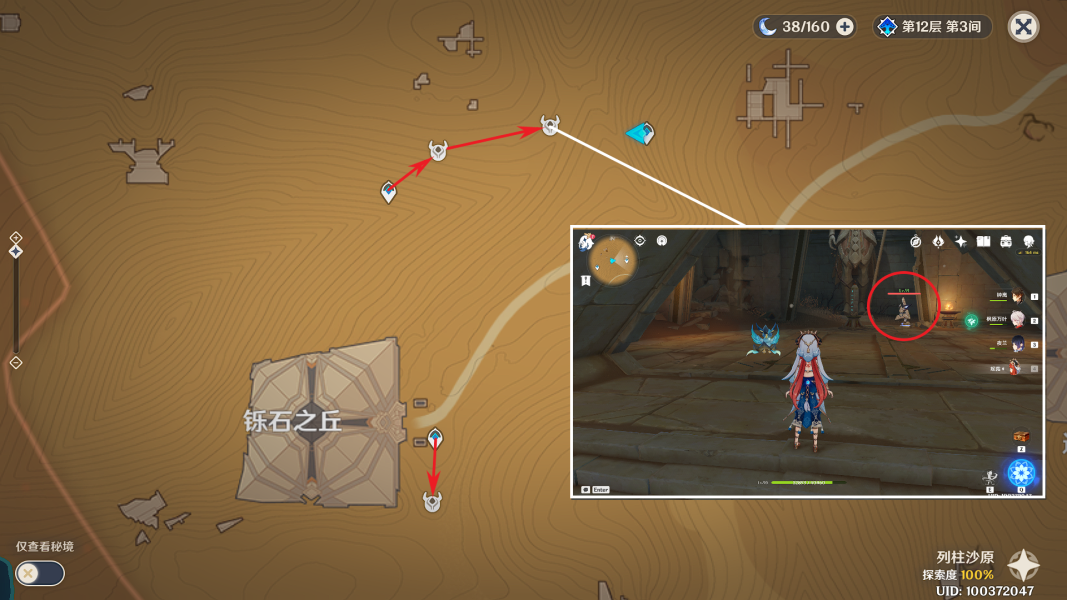Add Original Resin with the plus button
Viewport: 1067px width, 600px height.
click(x=845, y=27)
